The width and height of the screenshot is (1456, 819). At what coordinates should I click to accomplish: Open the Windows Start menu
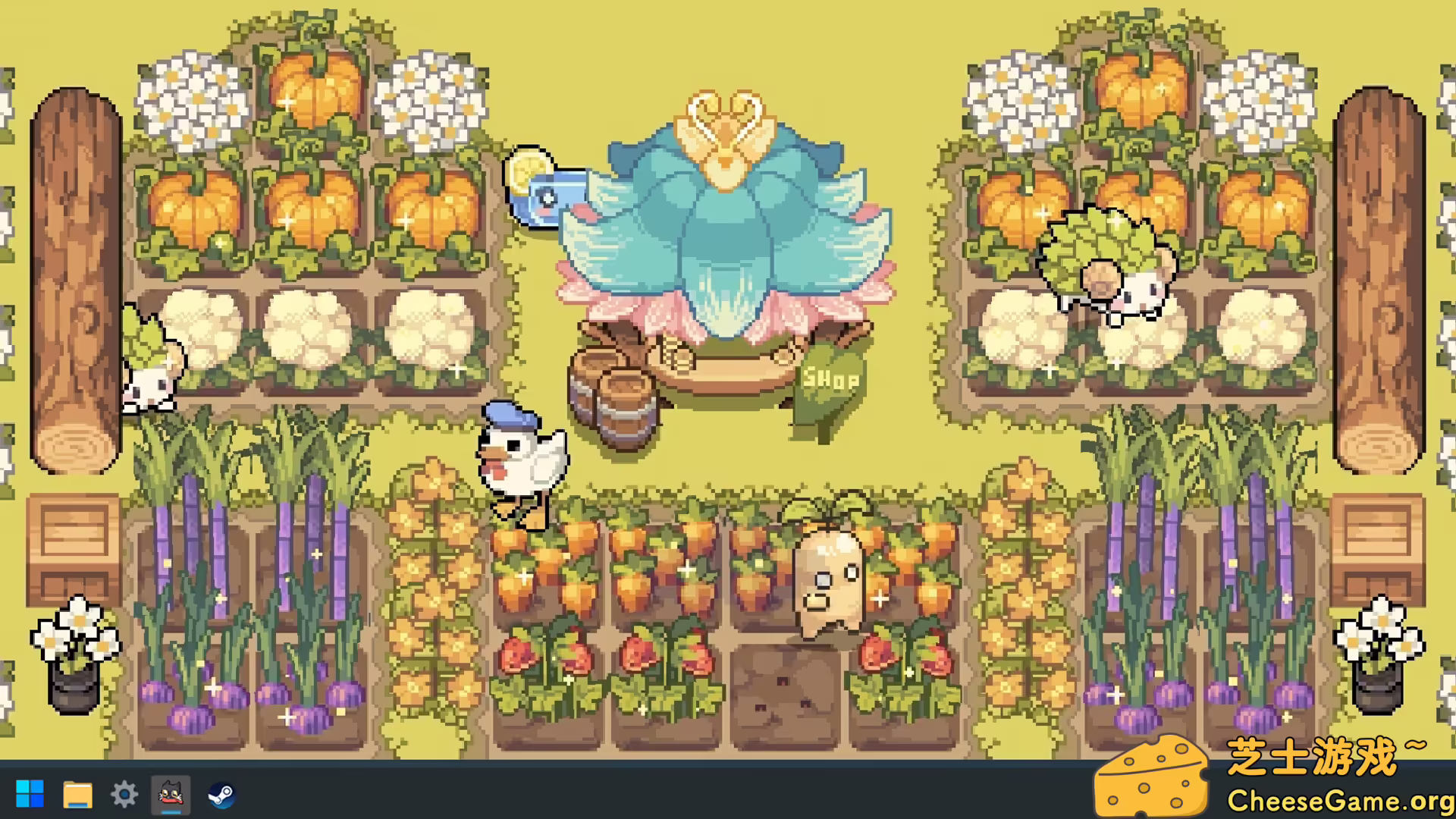click(x=29, y=793)
